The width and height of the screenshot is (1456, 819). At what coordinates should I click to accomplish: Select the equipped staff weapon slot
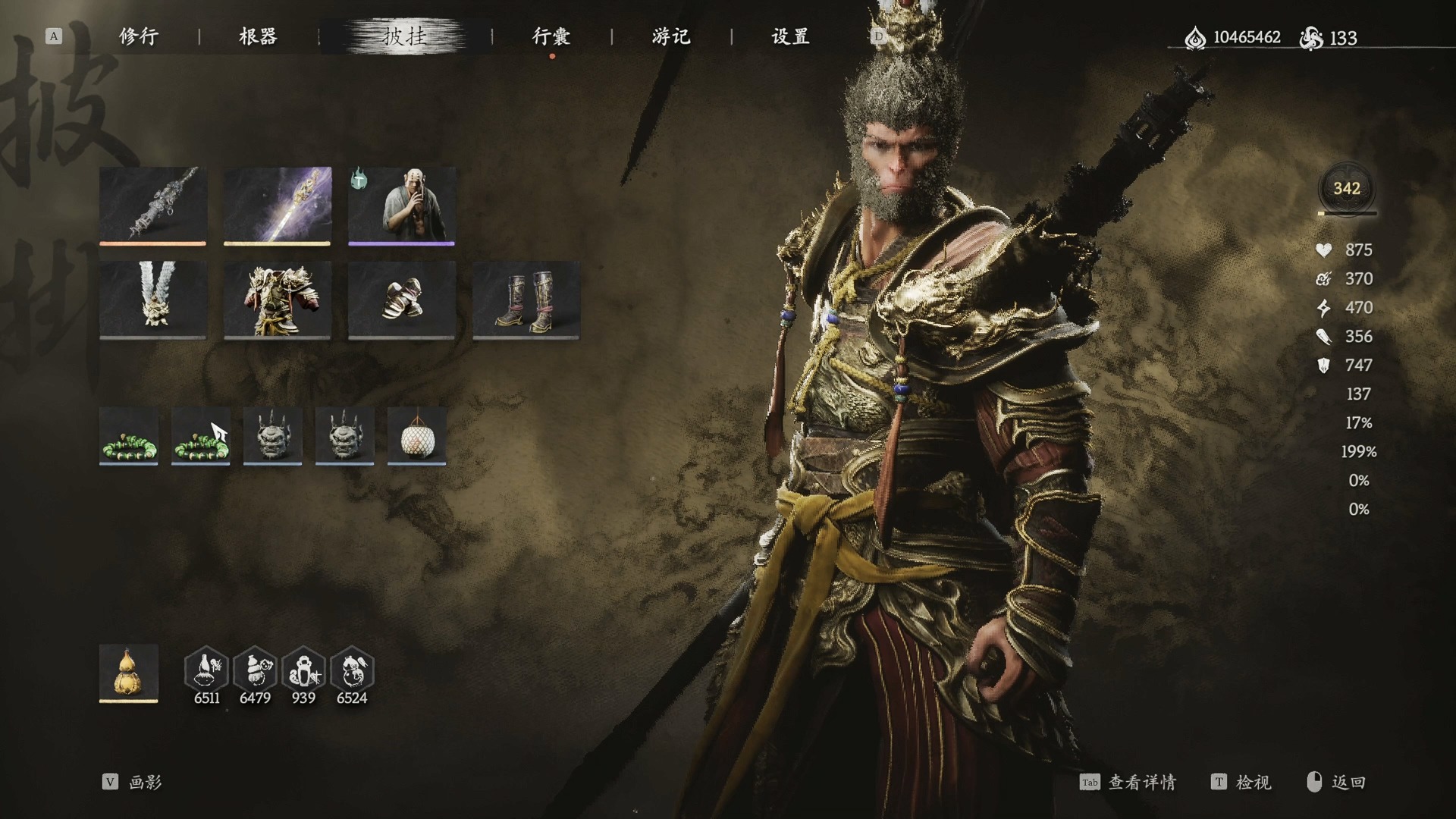pyautogui.click(x=152, y=205)
